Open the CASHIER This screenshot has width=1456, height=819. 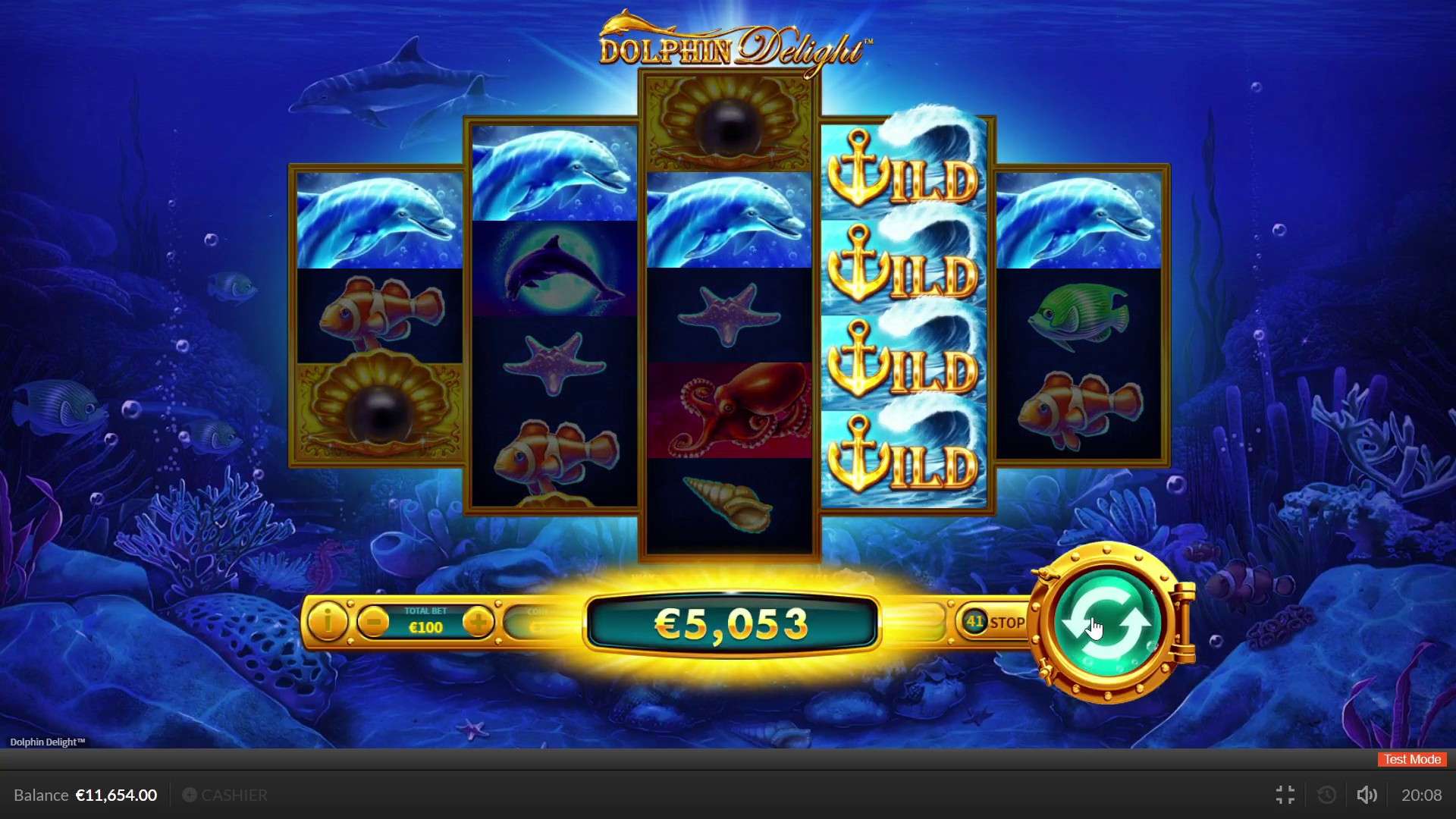tap(233, 795)
